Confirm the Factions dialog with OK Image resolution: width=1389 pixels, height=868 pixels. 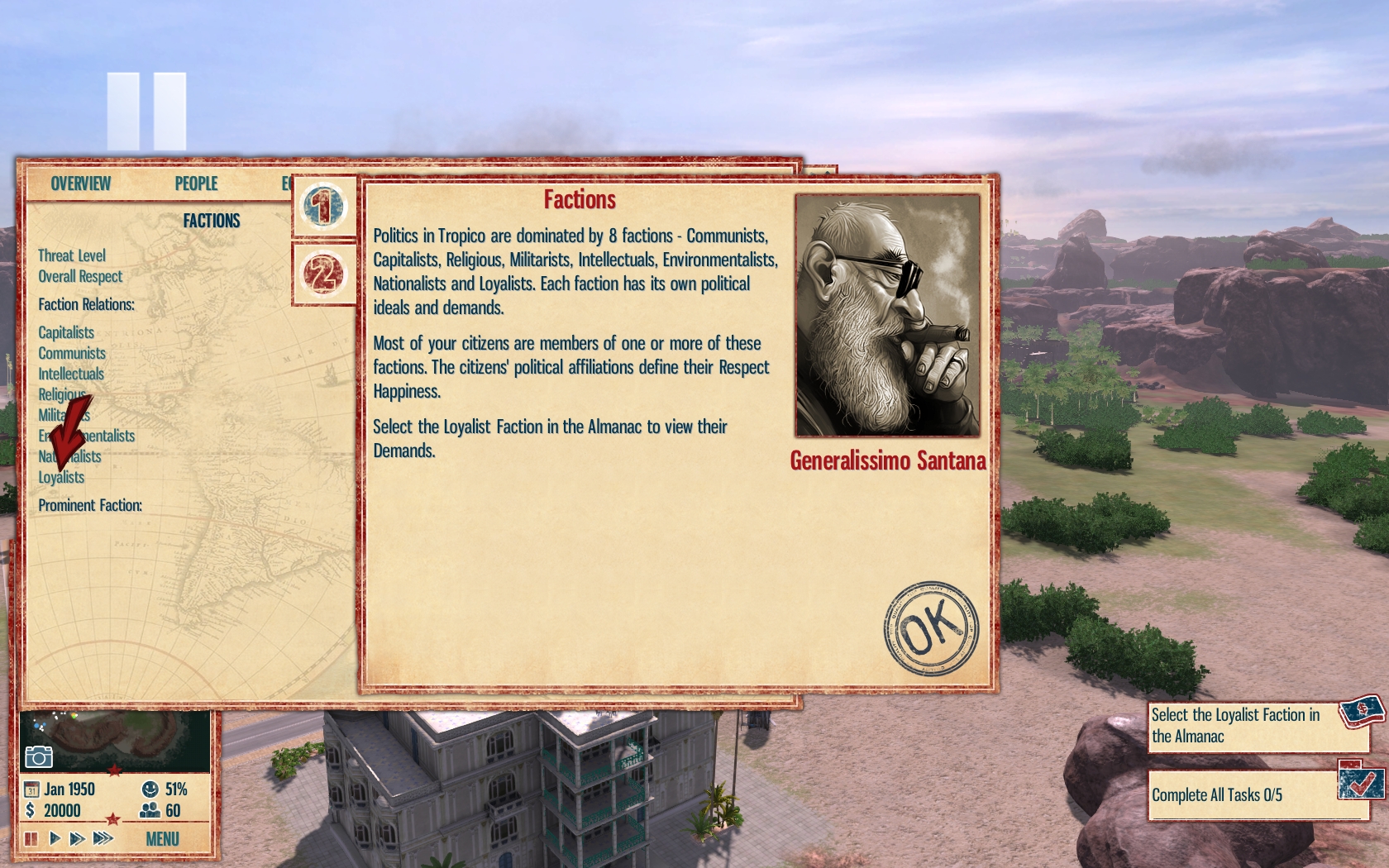pos(931,628)
